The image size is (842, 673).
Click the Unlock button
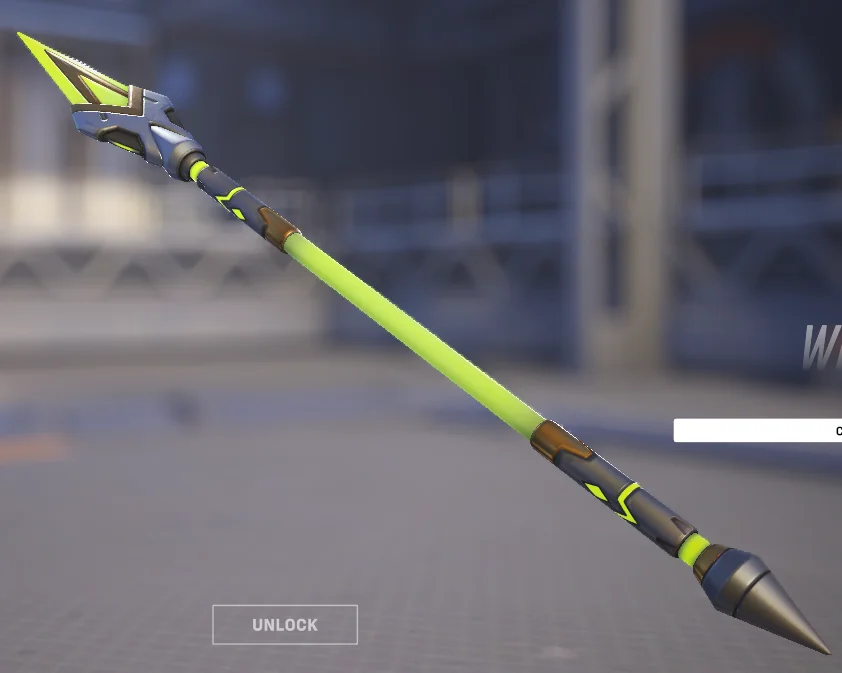tap(285, 625)
